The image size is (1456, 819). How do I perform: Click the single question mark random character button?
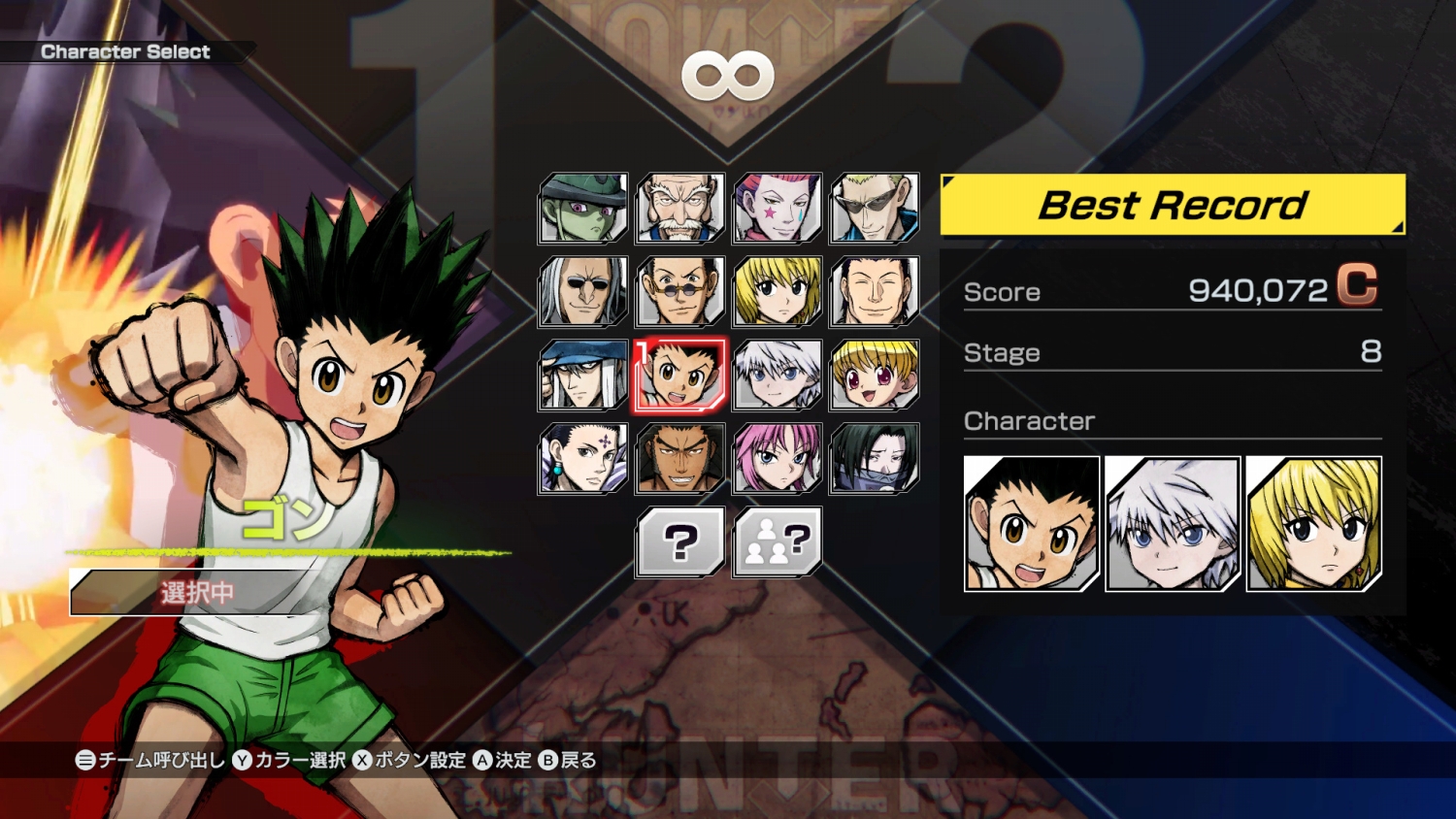(x=680, y=541)
